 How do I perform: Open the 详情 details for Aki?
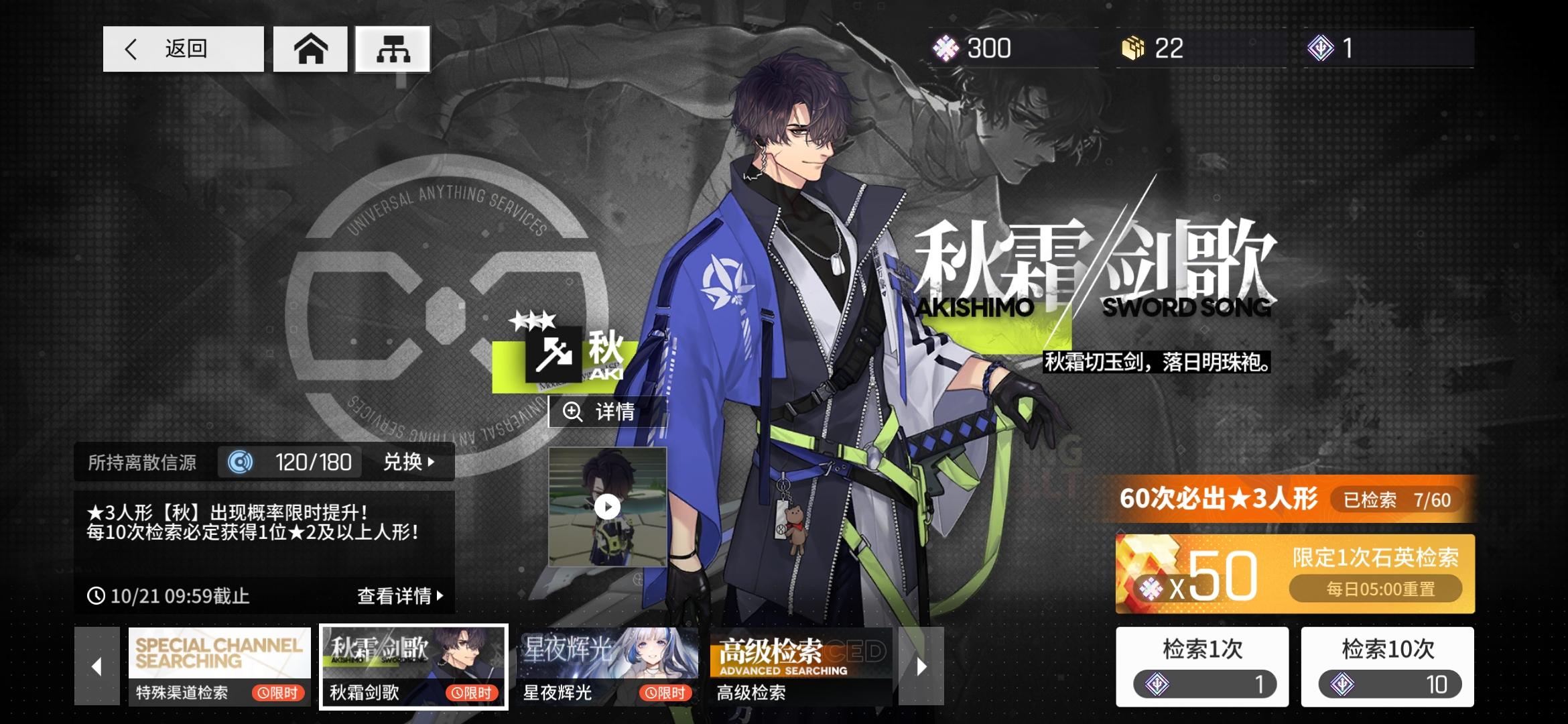click(606, 412)
